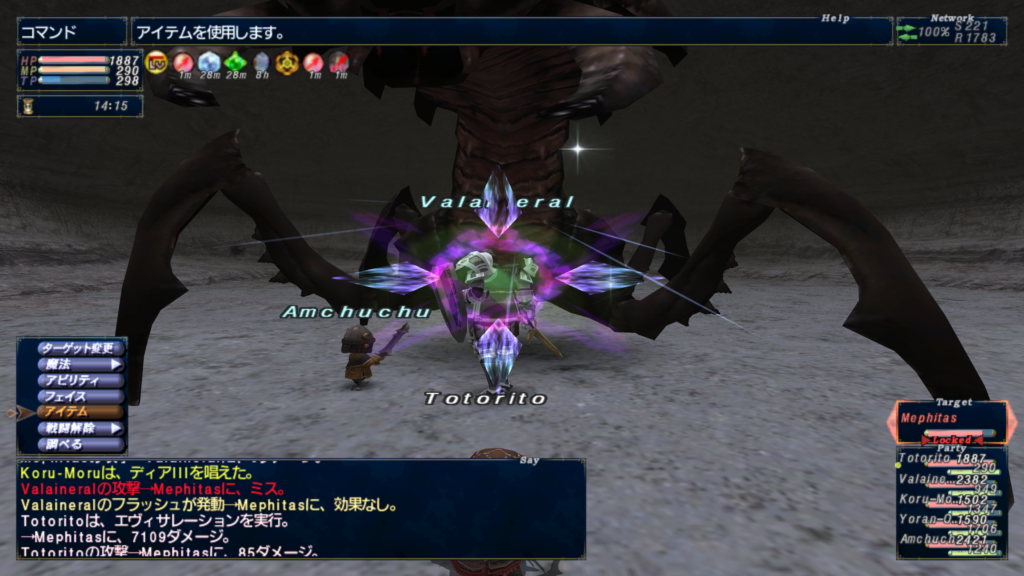Choose アビリティ from the command list

(x=80, y=380)
